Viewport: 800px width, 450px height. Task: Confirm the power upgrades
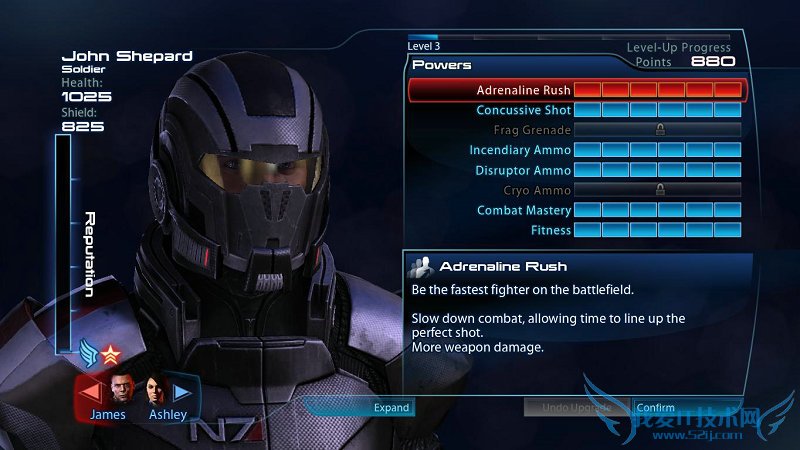656,407
